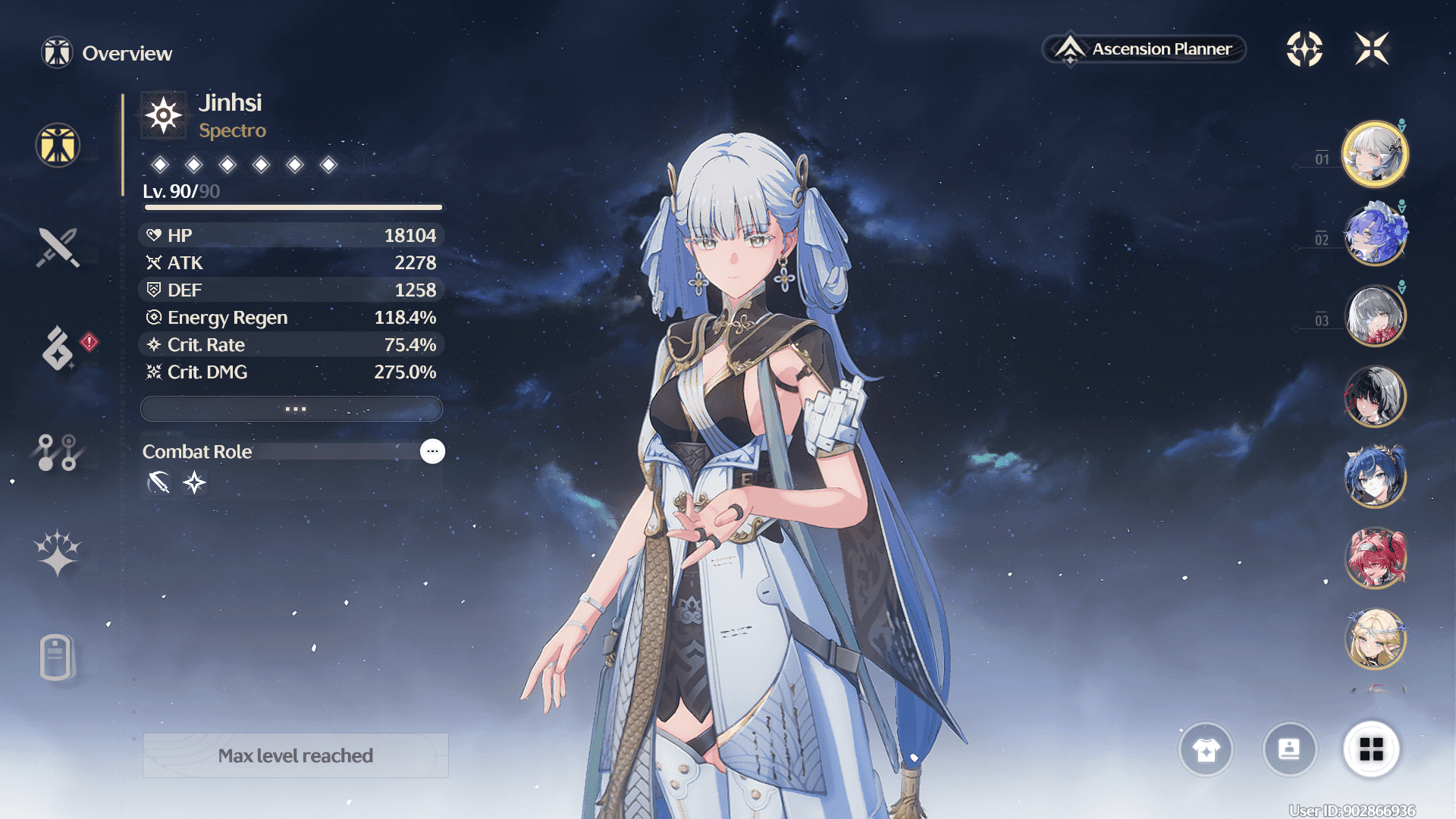This screenshot has width=1456, height=819.
Task: Open the grid view of all characters
Action: [1371, 750]
